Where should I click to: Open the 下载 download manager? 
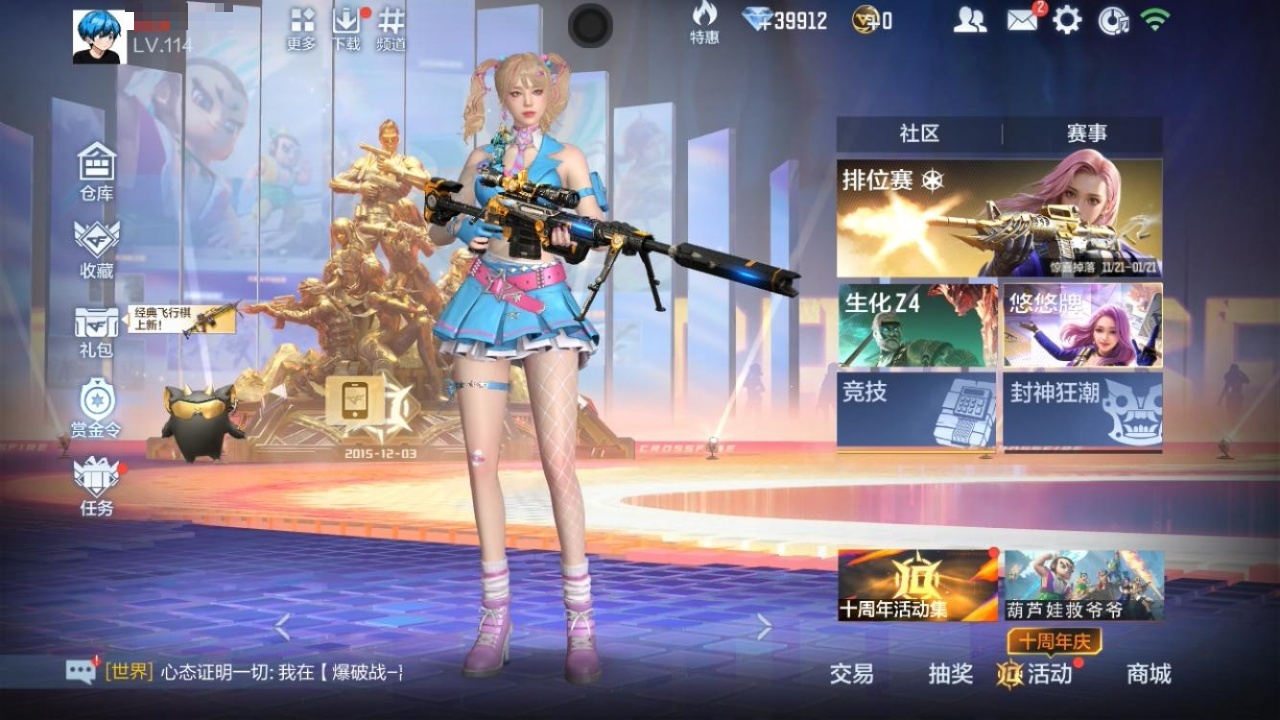346,29
